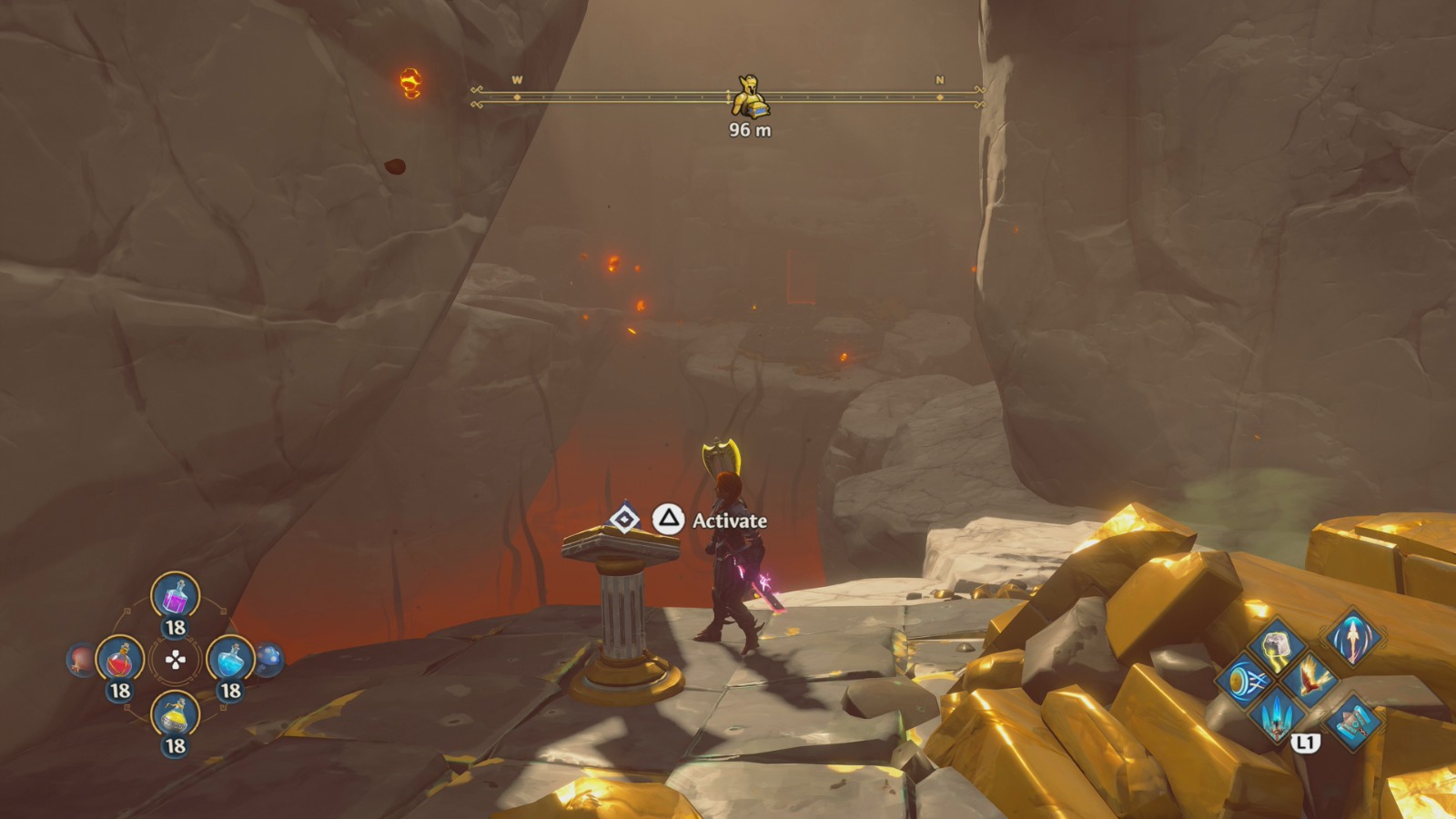Select the Athena's Dash ability icon
Viewport: 1456px width, 819px height.
pyautogui.click(x=1246, y=681)
